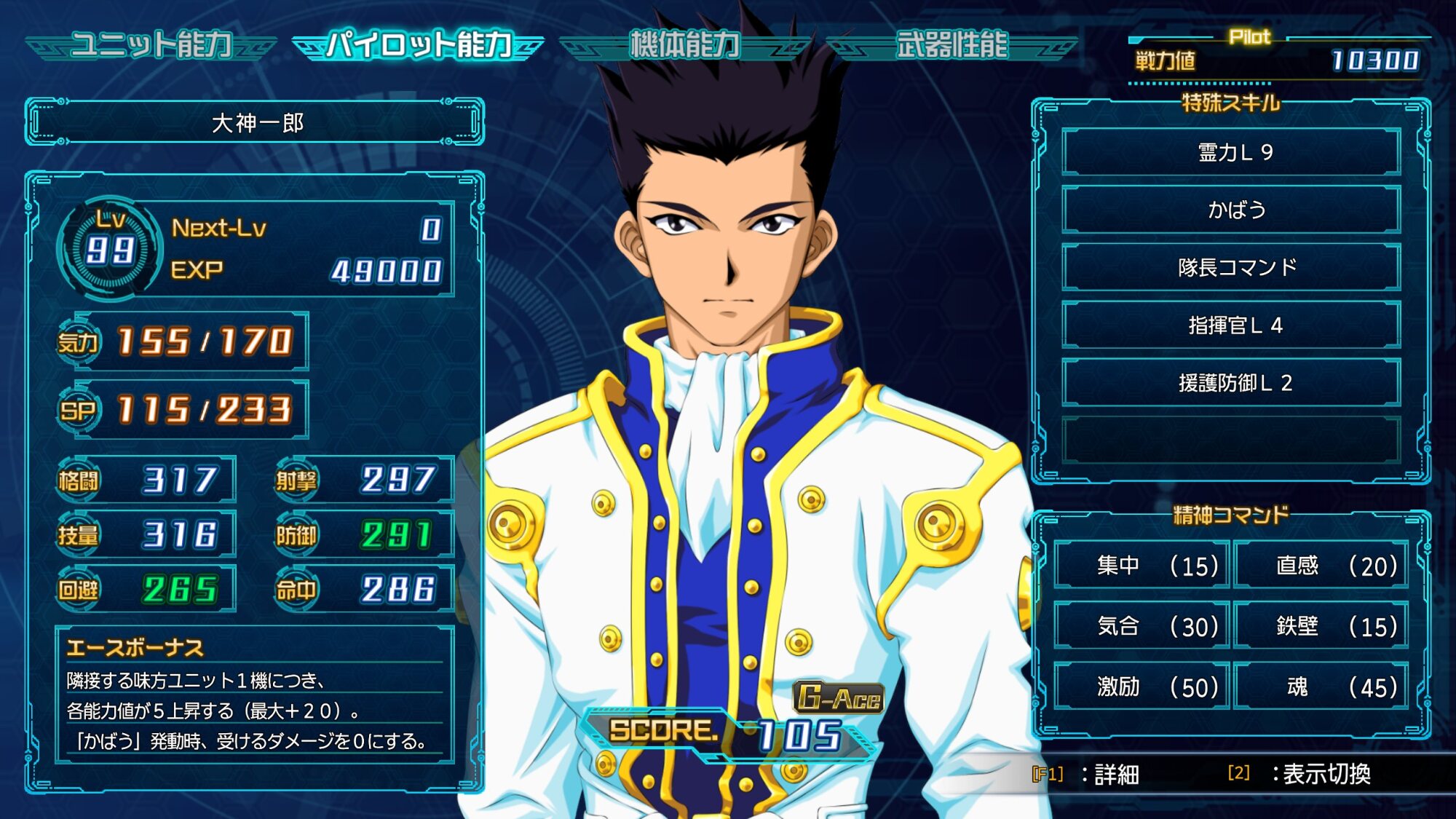
Task: Choose the かばう skill entry
Action: coord(1231,210)
